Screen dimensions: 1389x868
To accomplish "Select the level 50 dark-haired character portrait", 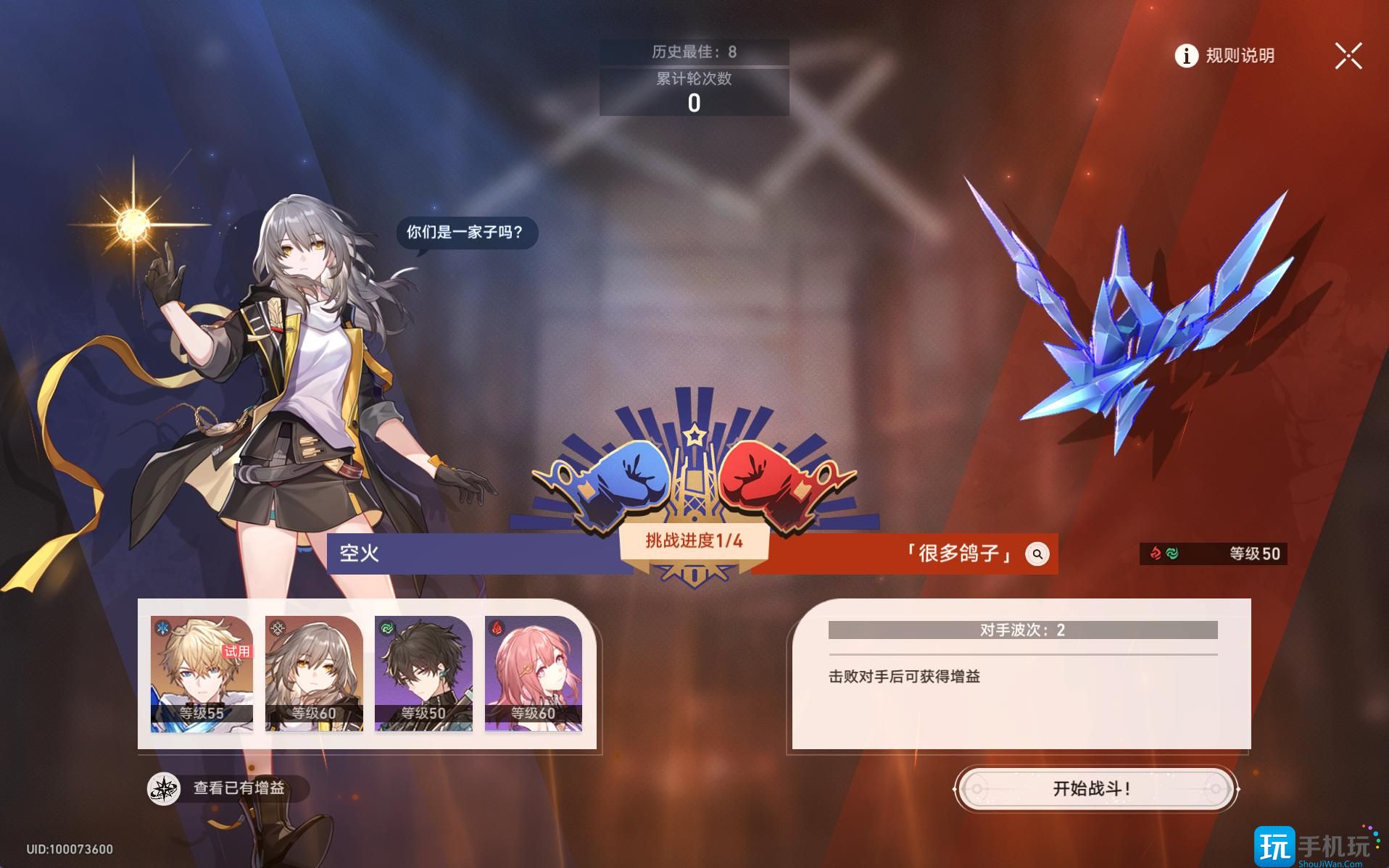I will click(x=425, y=674).
